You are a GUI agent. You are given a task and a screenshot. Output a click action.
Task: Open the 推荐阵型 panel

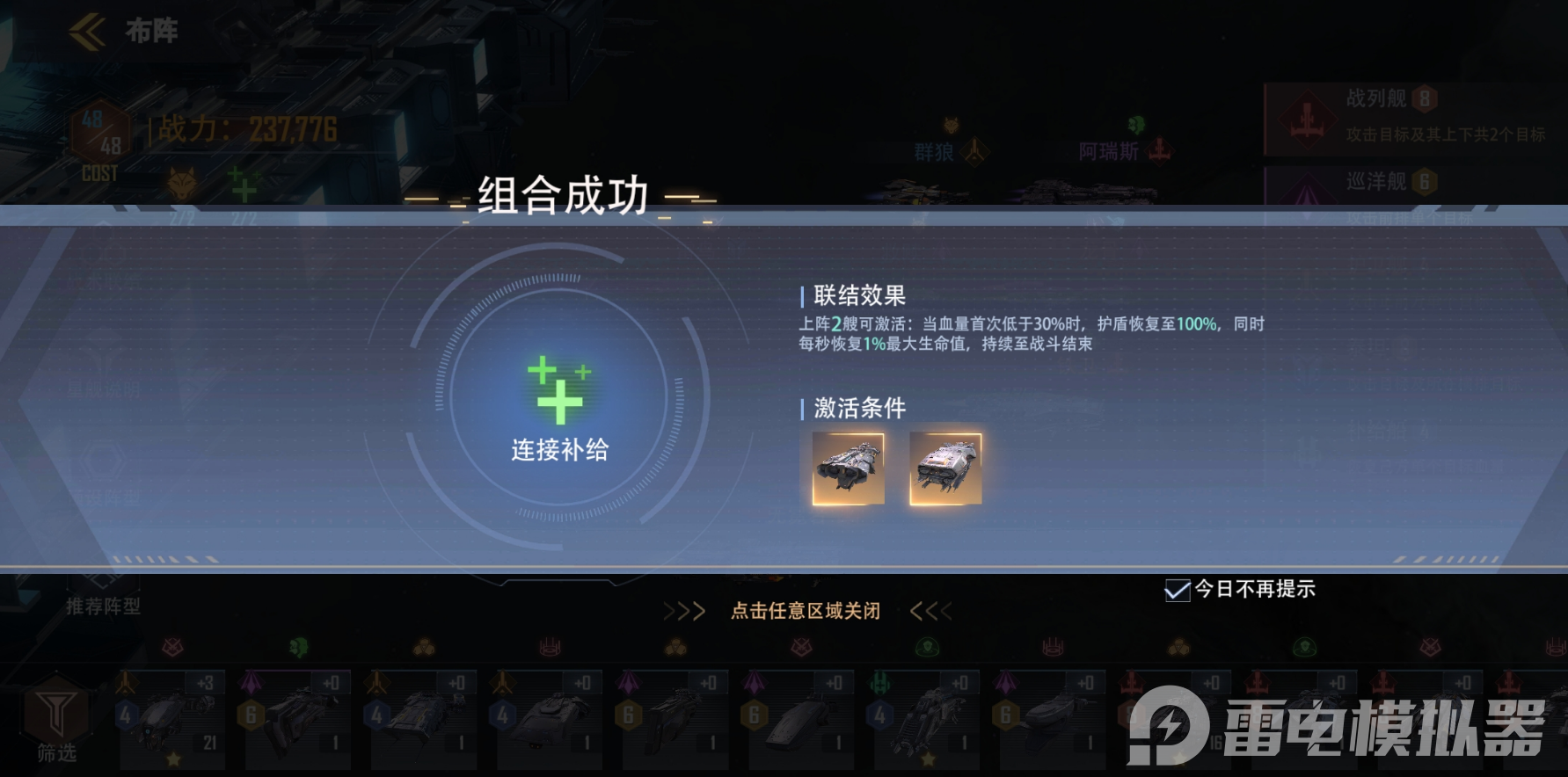pos(105,606)
